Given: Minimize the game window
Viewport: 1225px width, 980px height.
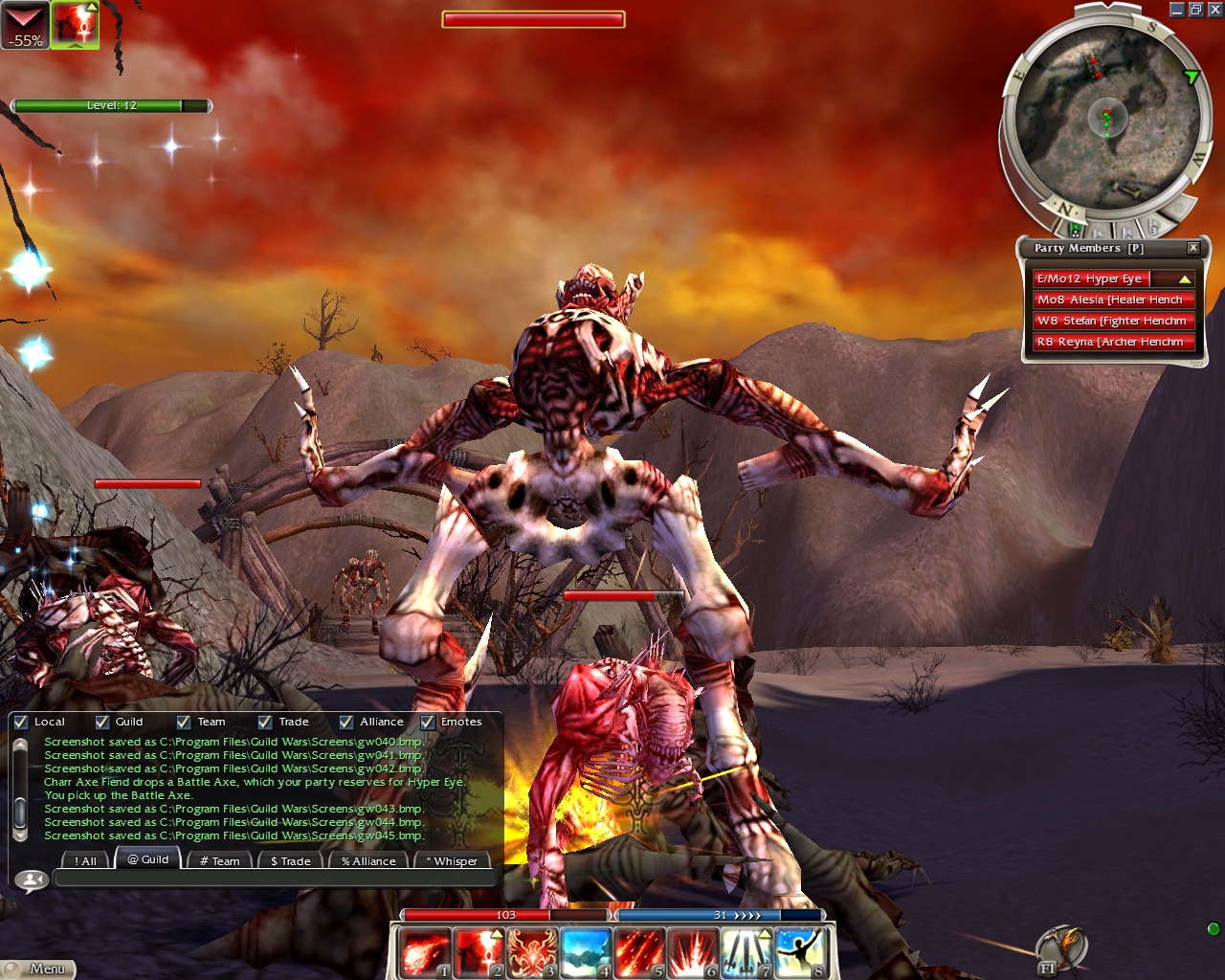Looking at the screenshot, I should click(x=1177, y=10).
